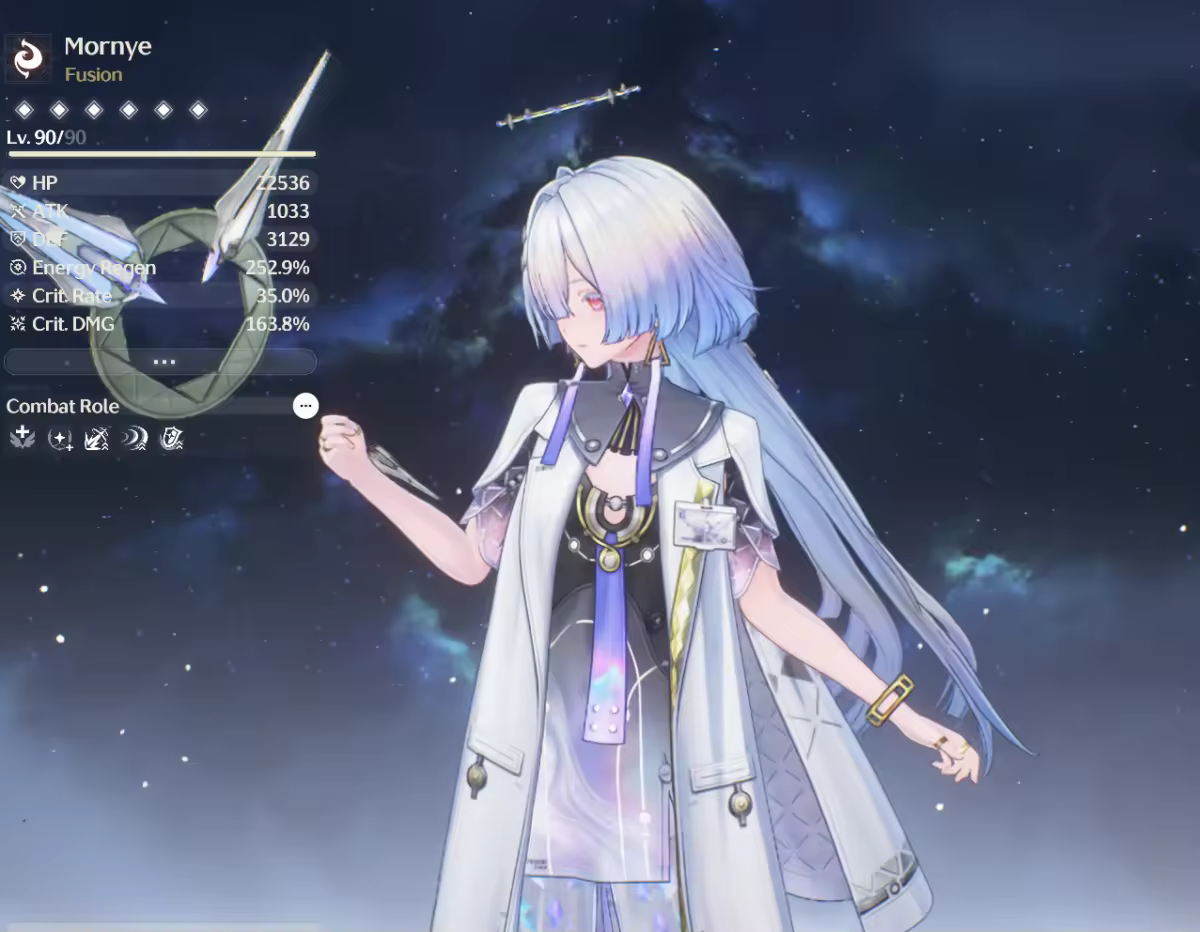Image resolution: width=1200 pixels, height=932 pixels.
Task: Click the healing cross combat role icon
Action: pyautogui.click(x=22, y=437)
